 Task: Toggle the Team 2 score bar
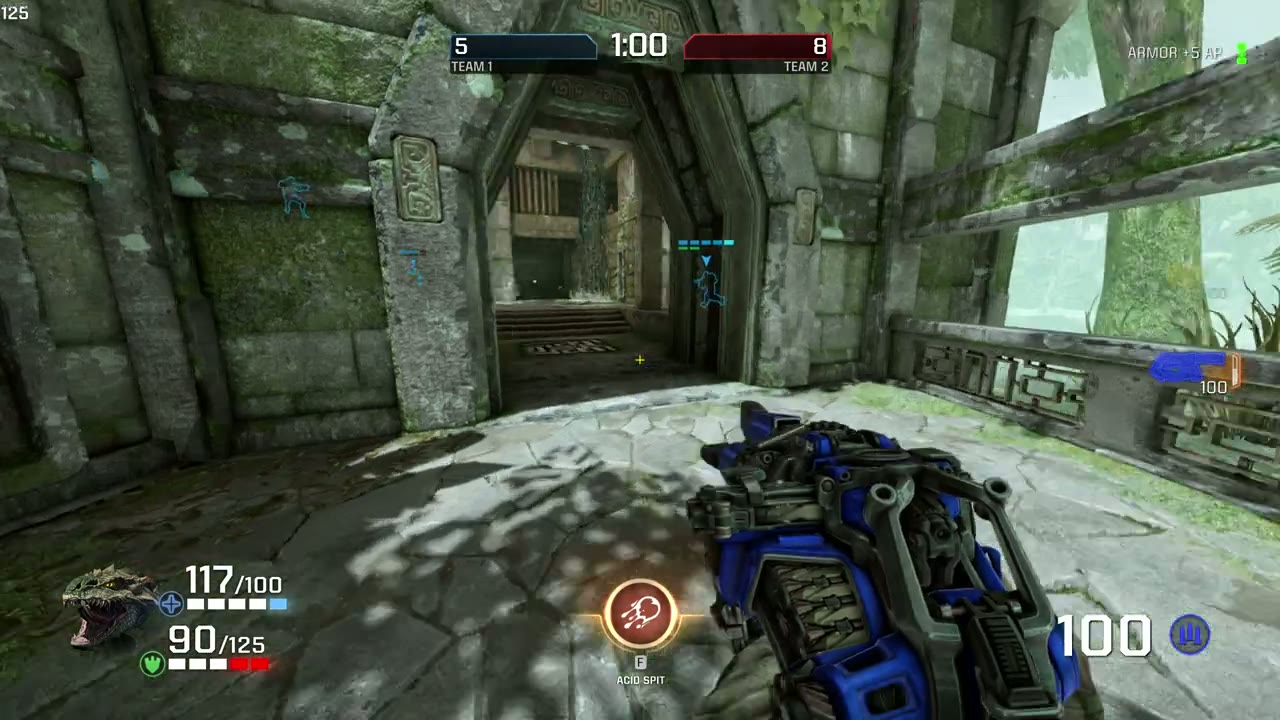tap(755, 46)
